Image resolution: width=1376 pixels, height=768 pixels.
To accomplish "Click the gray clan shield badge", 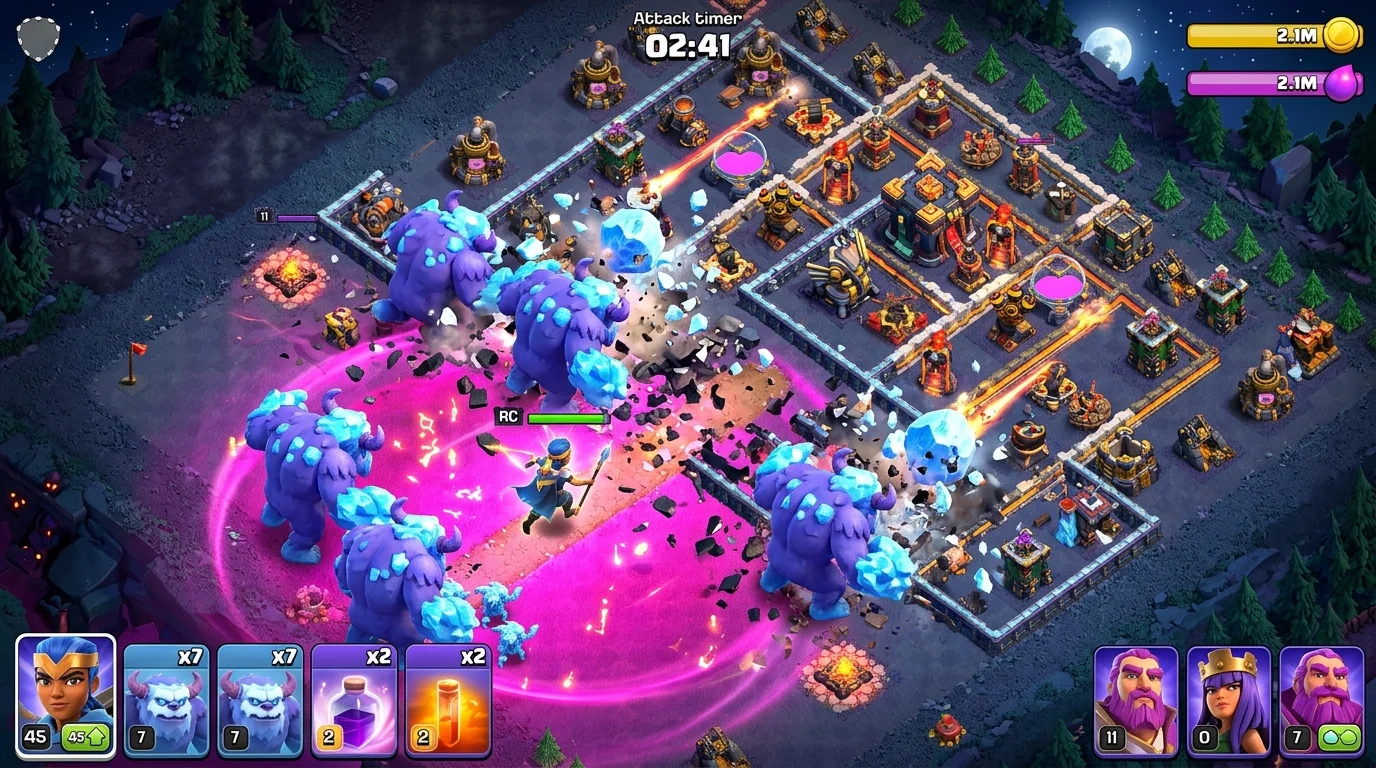I will 40,38.
